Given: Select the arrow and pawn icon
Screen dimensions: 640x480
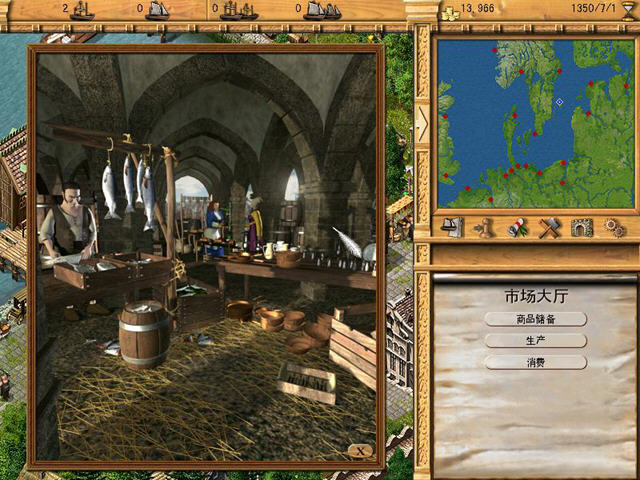Looking at the screenshot, I should point(485,228).
